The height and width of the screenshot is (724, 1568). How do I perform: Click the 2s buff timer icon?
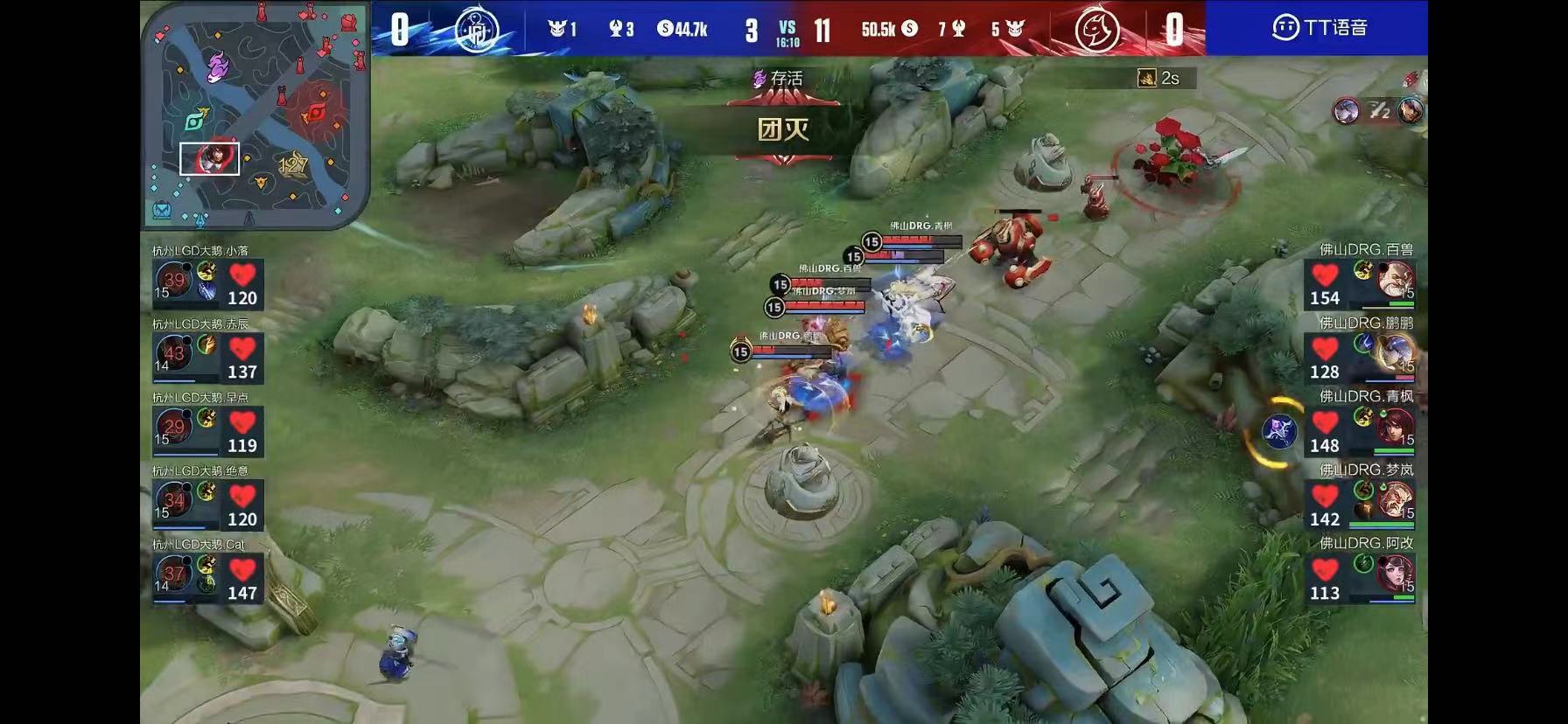point(1146,79)
